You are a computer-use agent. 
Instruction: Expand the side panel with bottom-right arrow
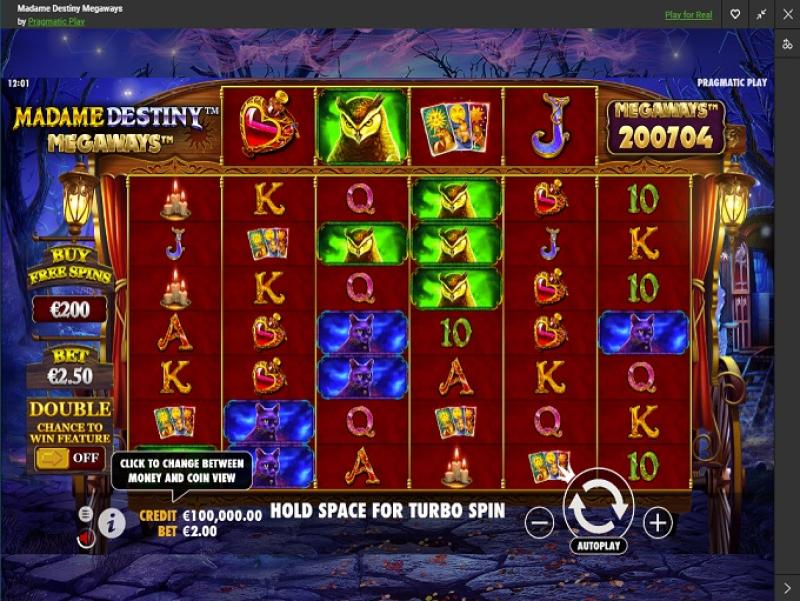tap(787, 587)
